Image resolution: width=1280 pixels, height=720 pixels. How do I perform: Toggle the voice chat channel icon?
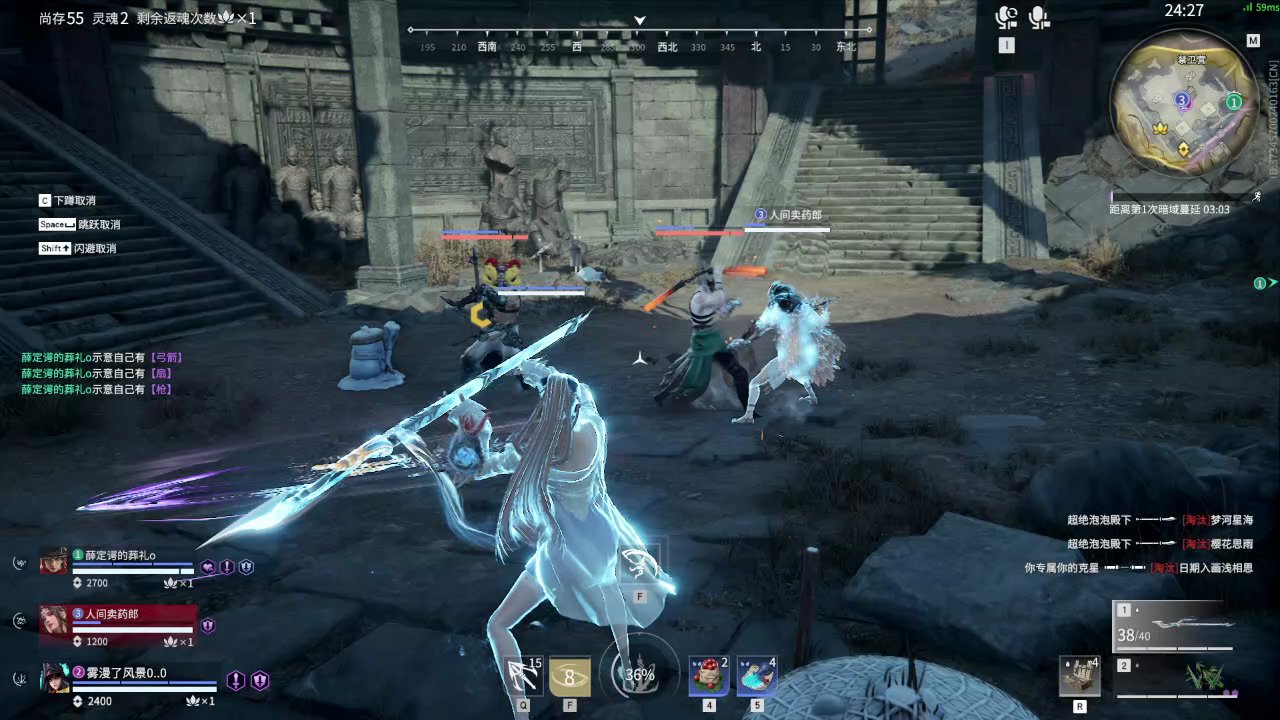[1006, 17]
